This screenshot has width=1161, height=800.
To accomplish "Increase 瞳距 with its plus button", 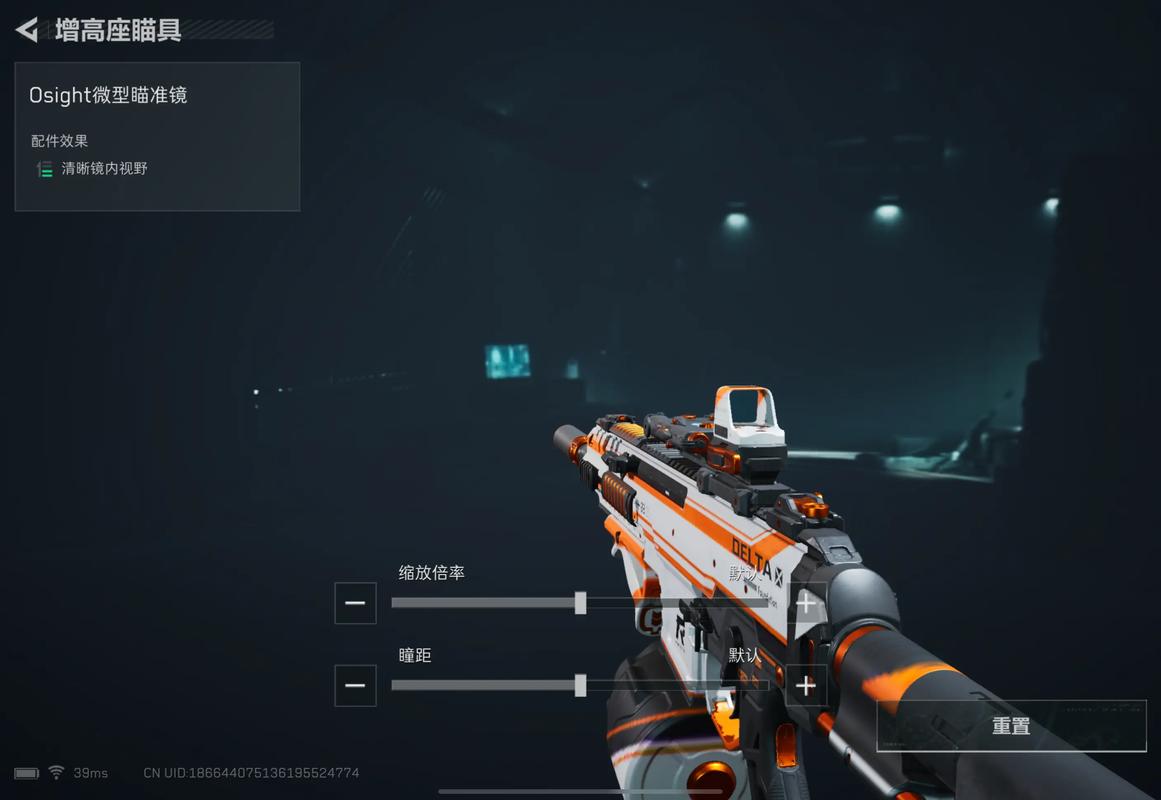I will click(806, 686).
